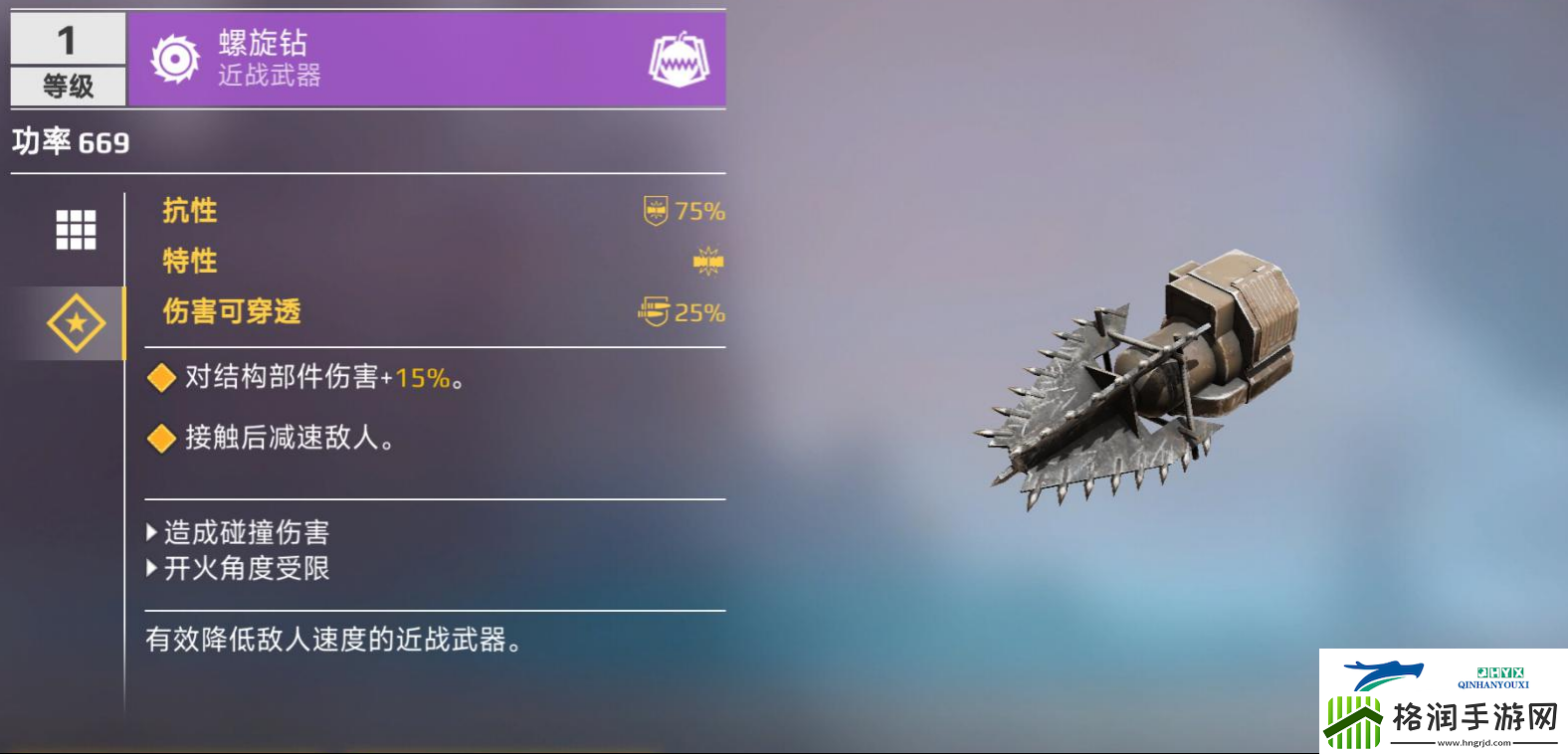Click the 等级 label below the level number
1568x754 pixels.
pyautogui.click(x=65, y=88)
